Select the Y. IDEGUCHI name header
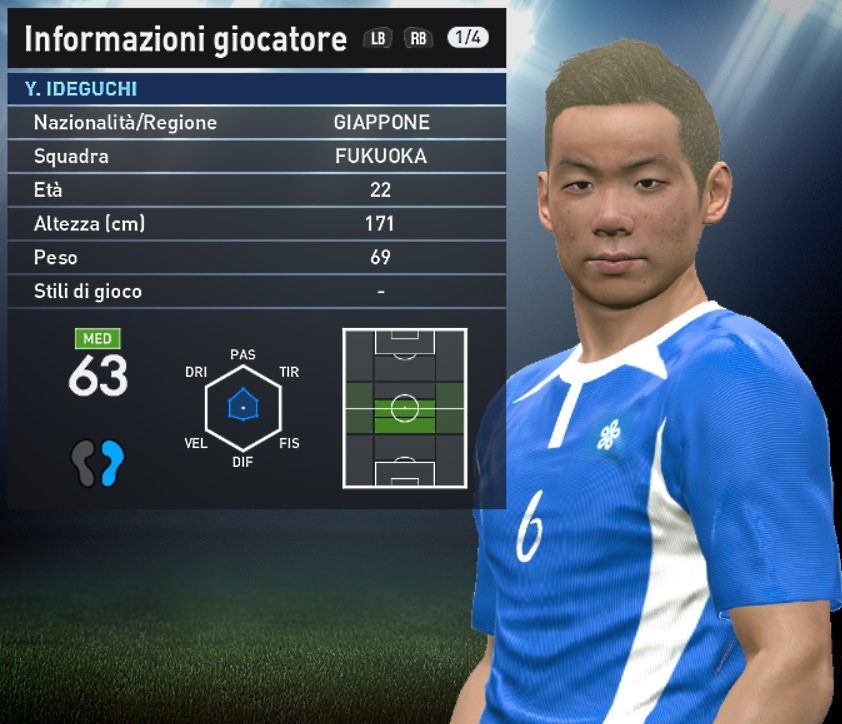 [x=256, y=89]
